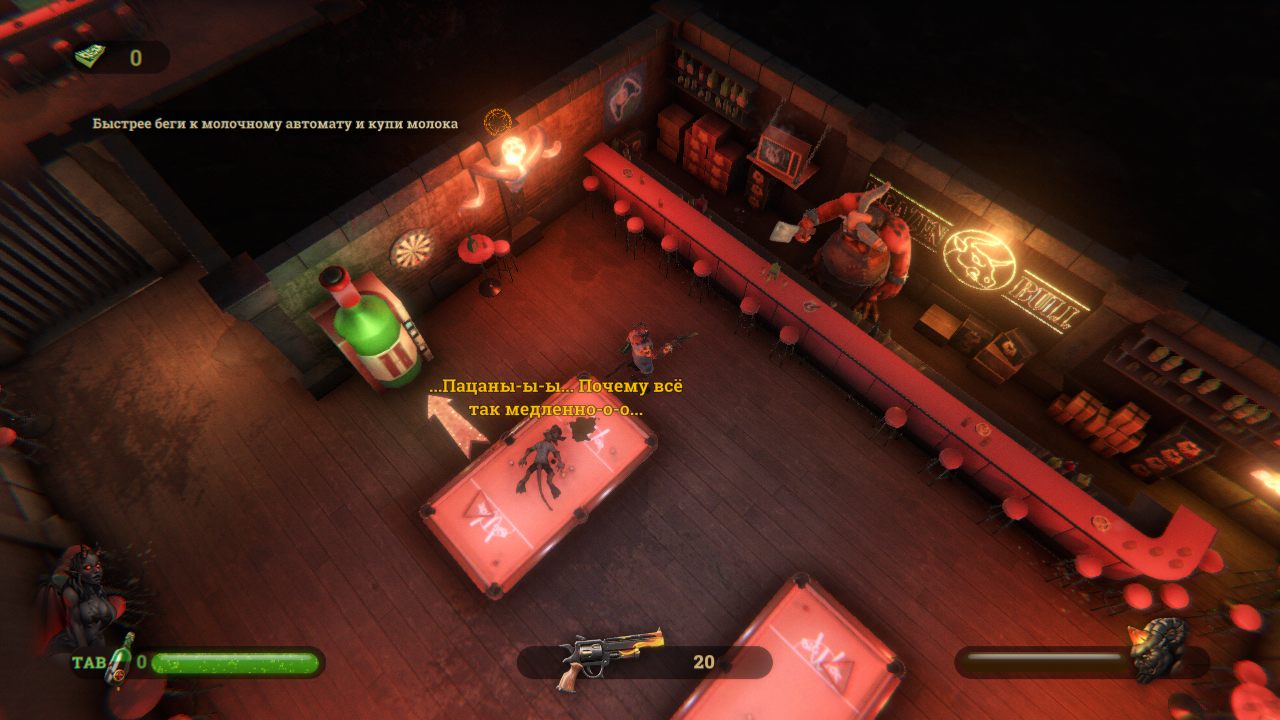Click the cash stack money icon

tap(90, 57)
